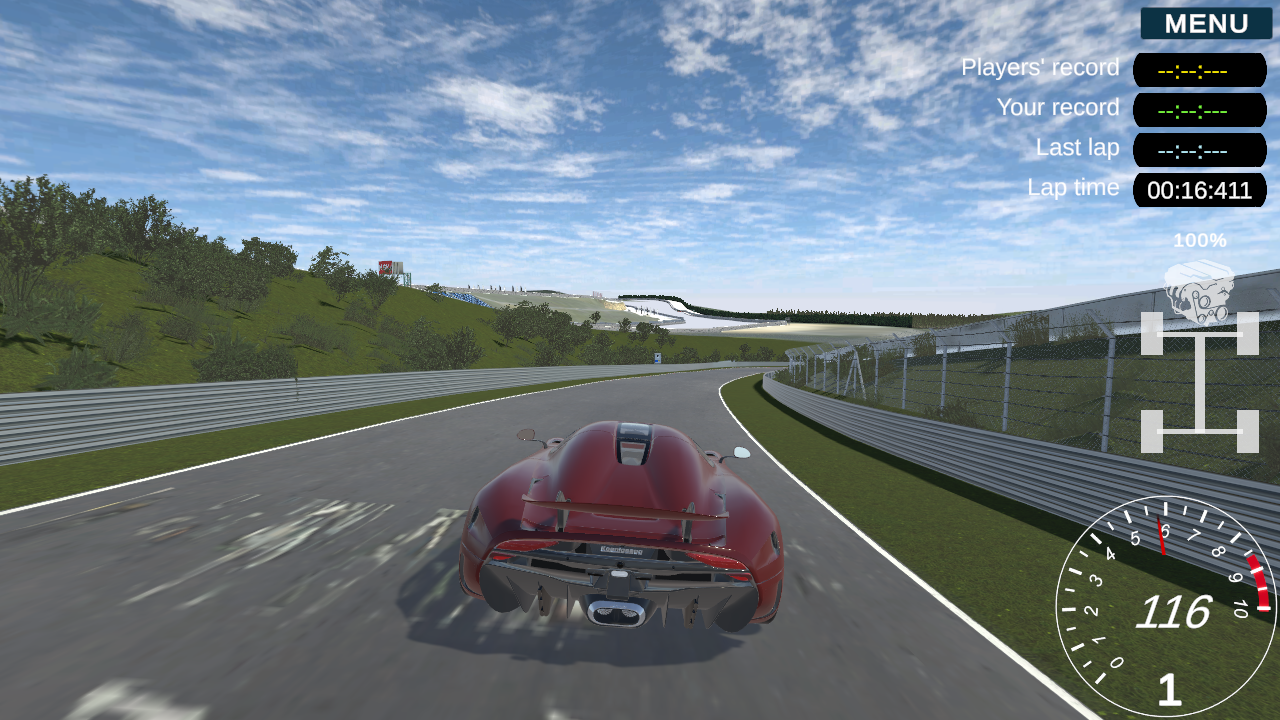
Task: Click the running Lap time field showing 00:16:411
Action: click(1199, 190)
